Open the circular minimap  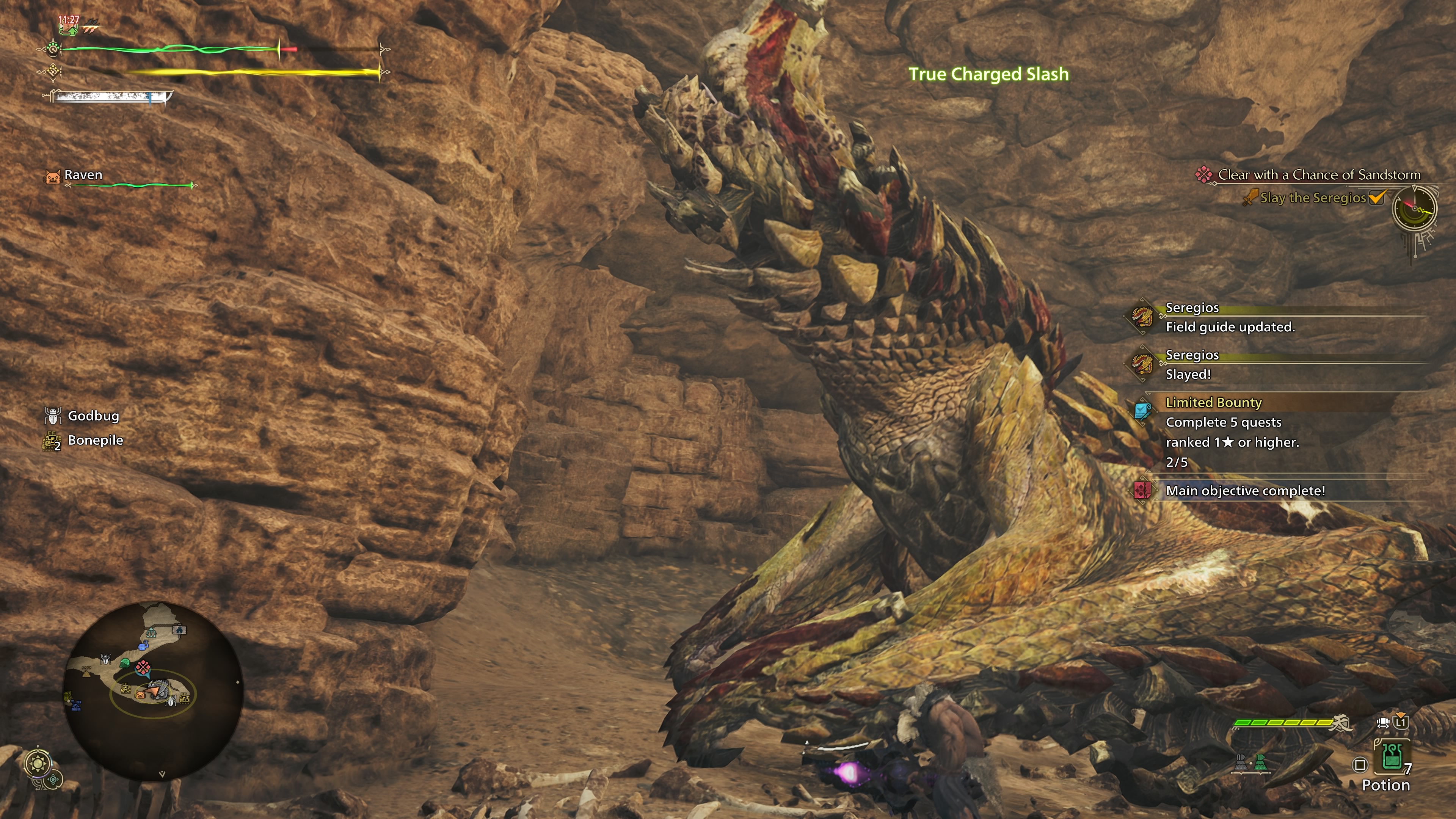(x=154, y=690)
